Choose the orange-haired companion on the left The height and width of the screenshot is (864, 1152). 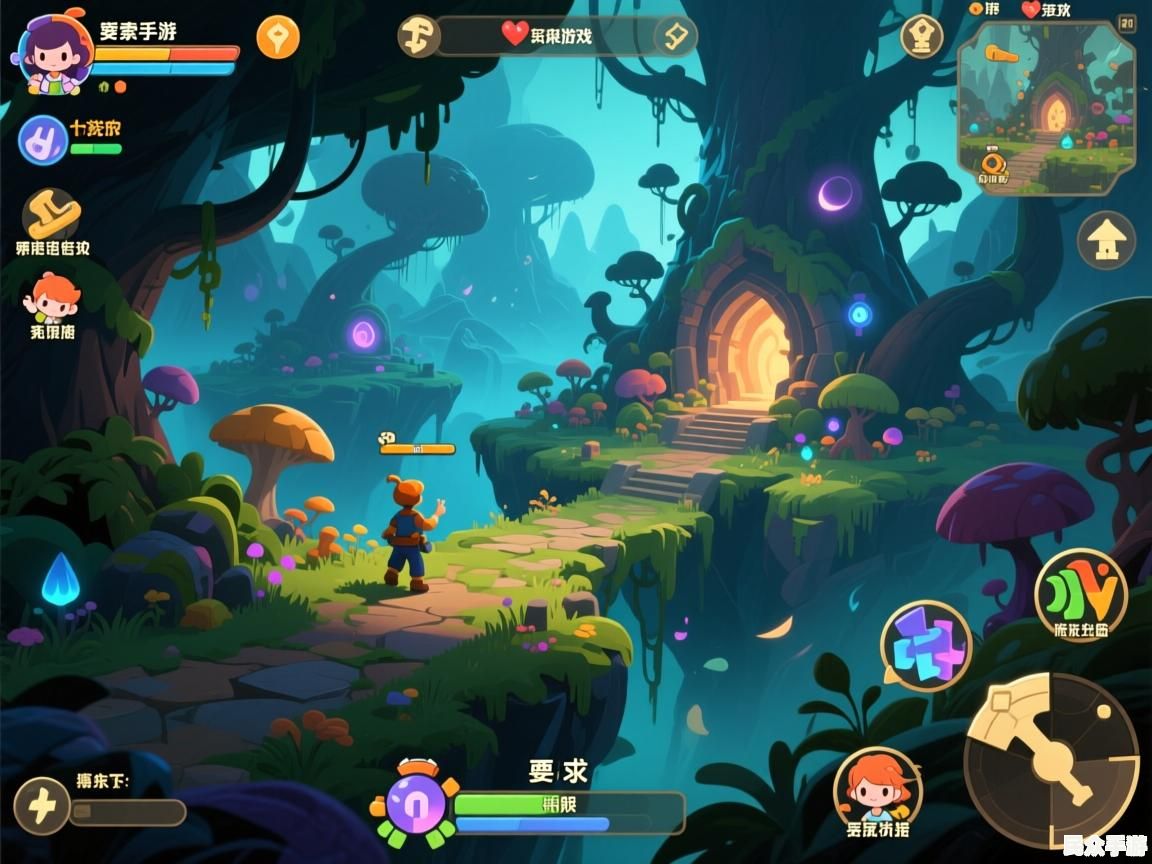pos(52,297)
